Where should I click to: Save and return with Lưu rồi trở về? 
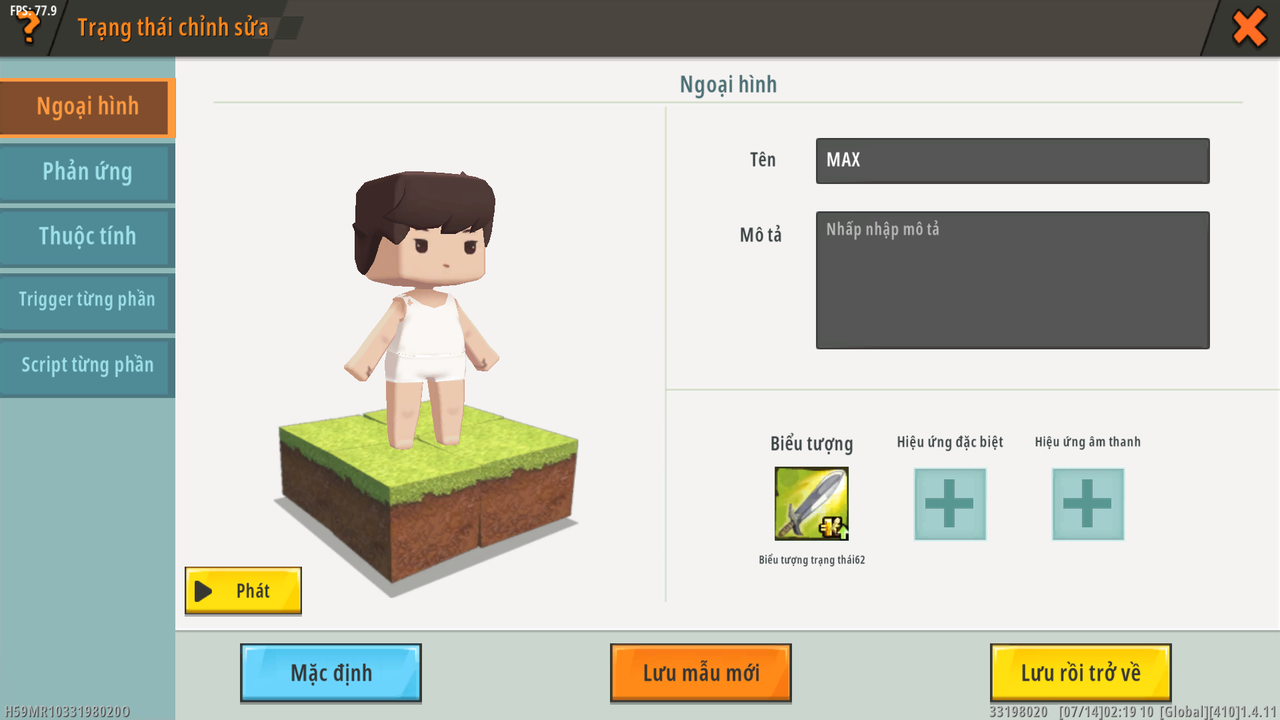click(x=1080, y=672)
